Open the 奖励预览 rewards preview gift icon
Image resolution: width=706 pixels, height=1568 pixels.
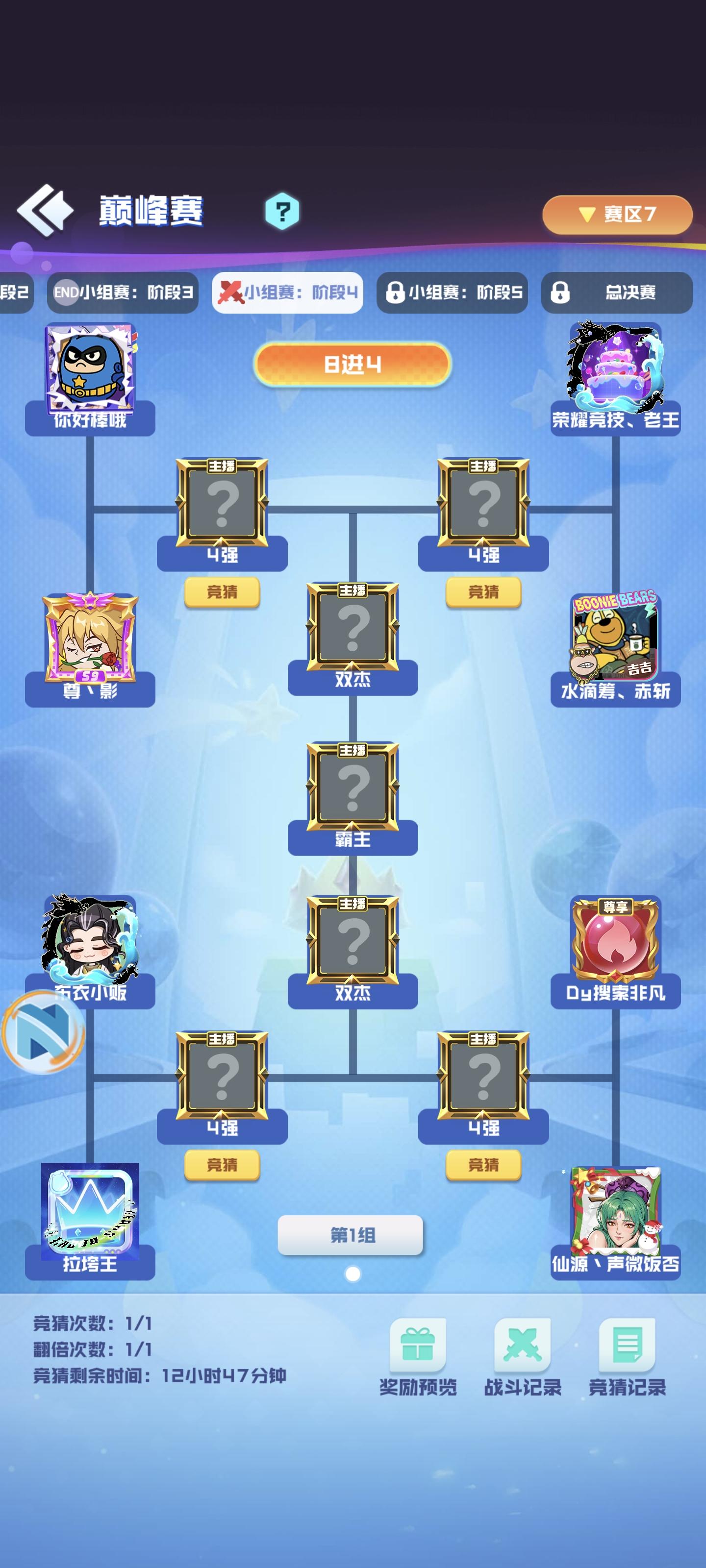pyautogui.click(x=418, y=1345)
